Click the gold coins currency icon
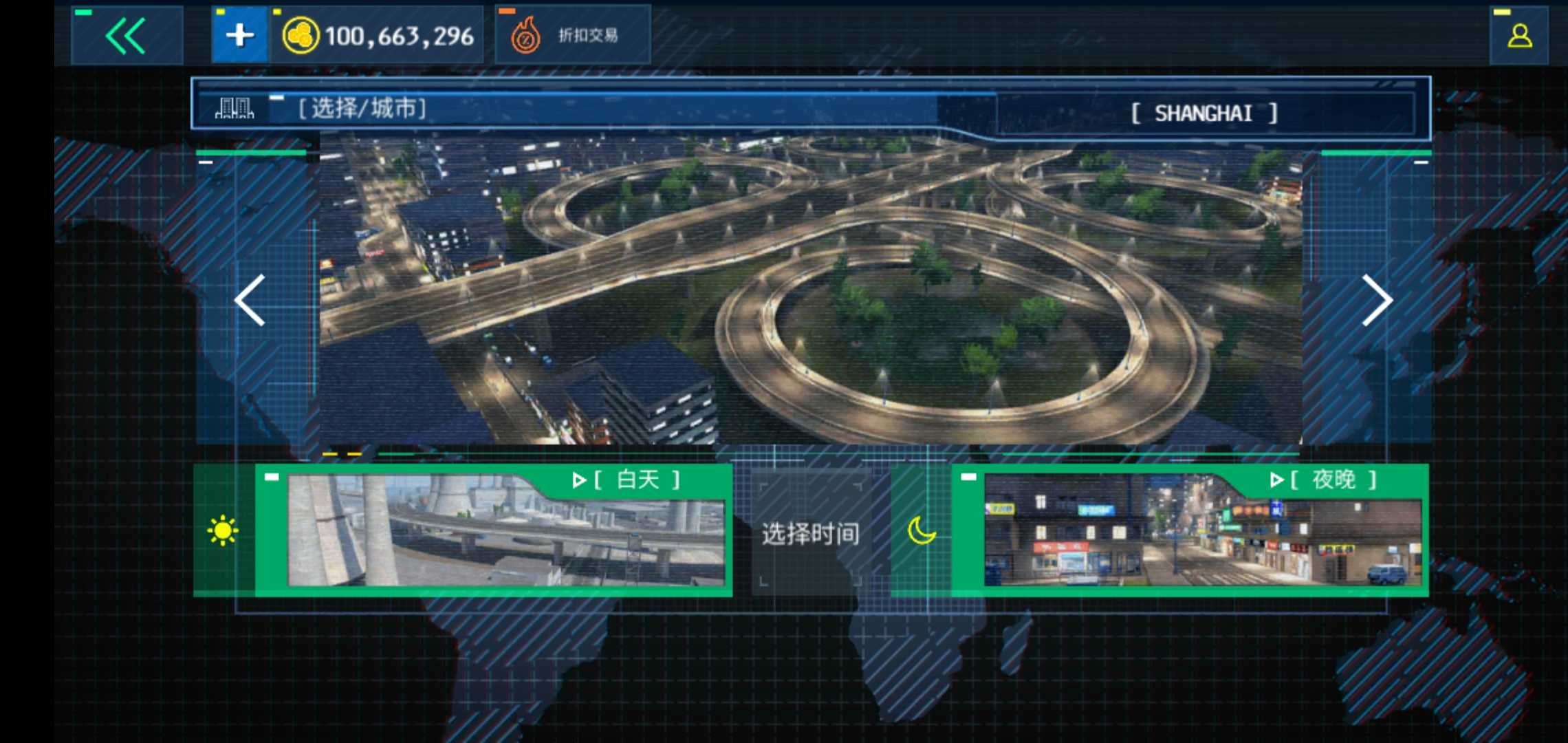The width and height of the screenshot is (1568, 743). coord(300,36)
